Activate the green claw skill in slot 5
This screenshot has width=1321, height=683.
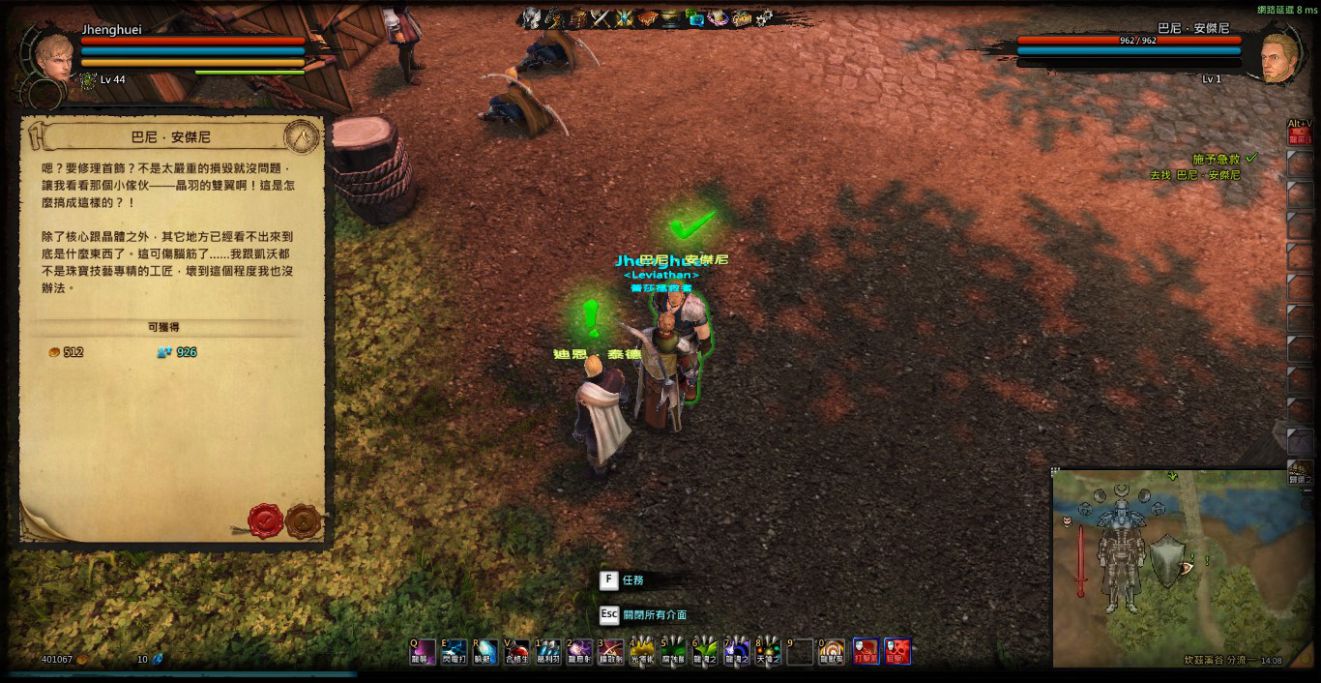pyautogui.click(x=673, y=652)
